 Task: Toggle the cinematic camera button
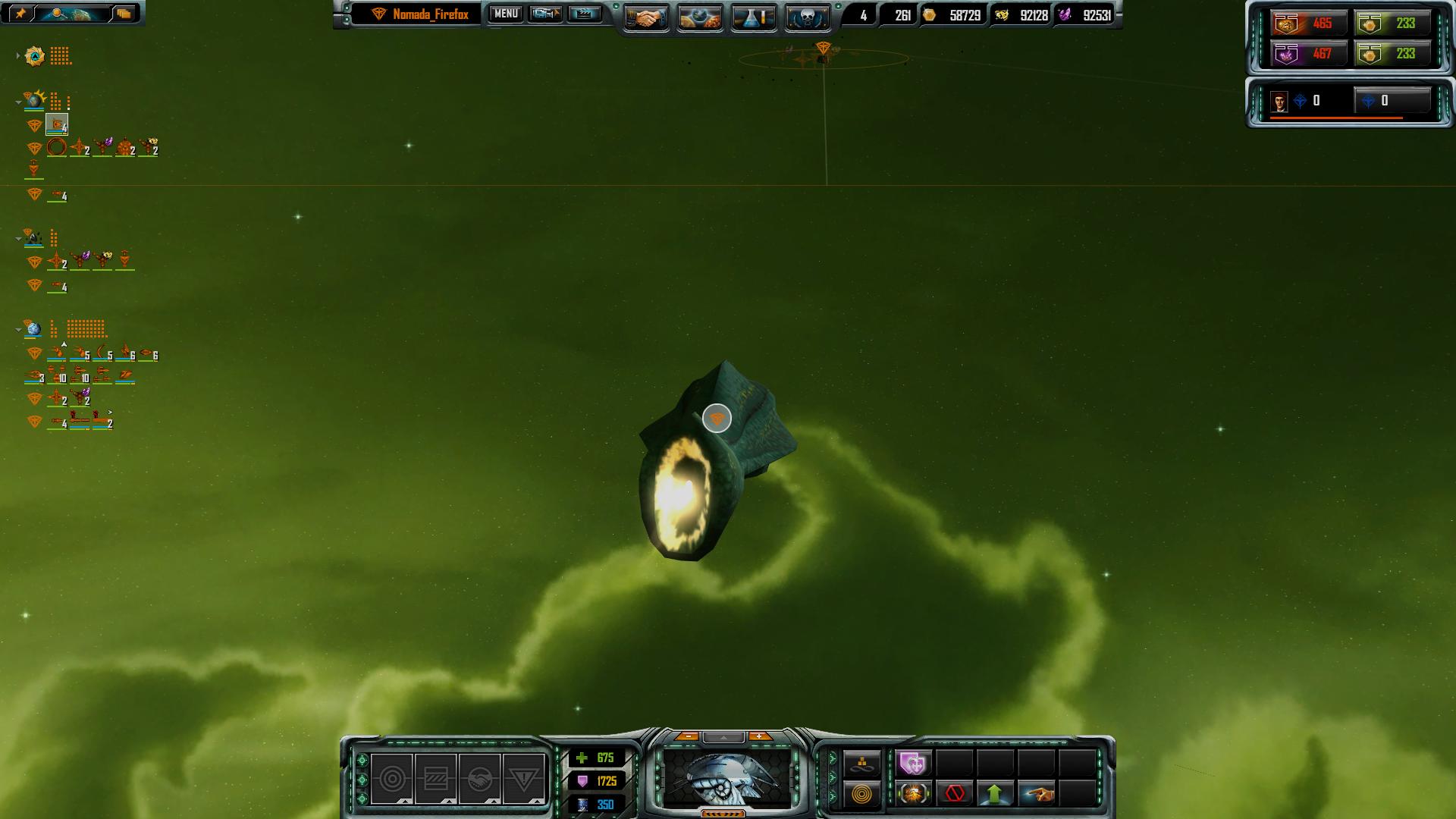[x=545, y=14]
